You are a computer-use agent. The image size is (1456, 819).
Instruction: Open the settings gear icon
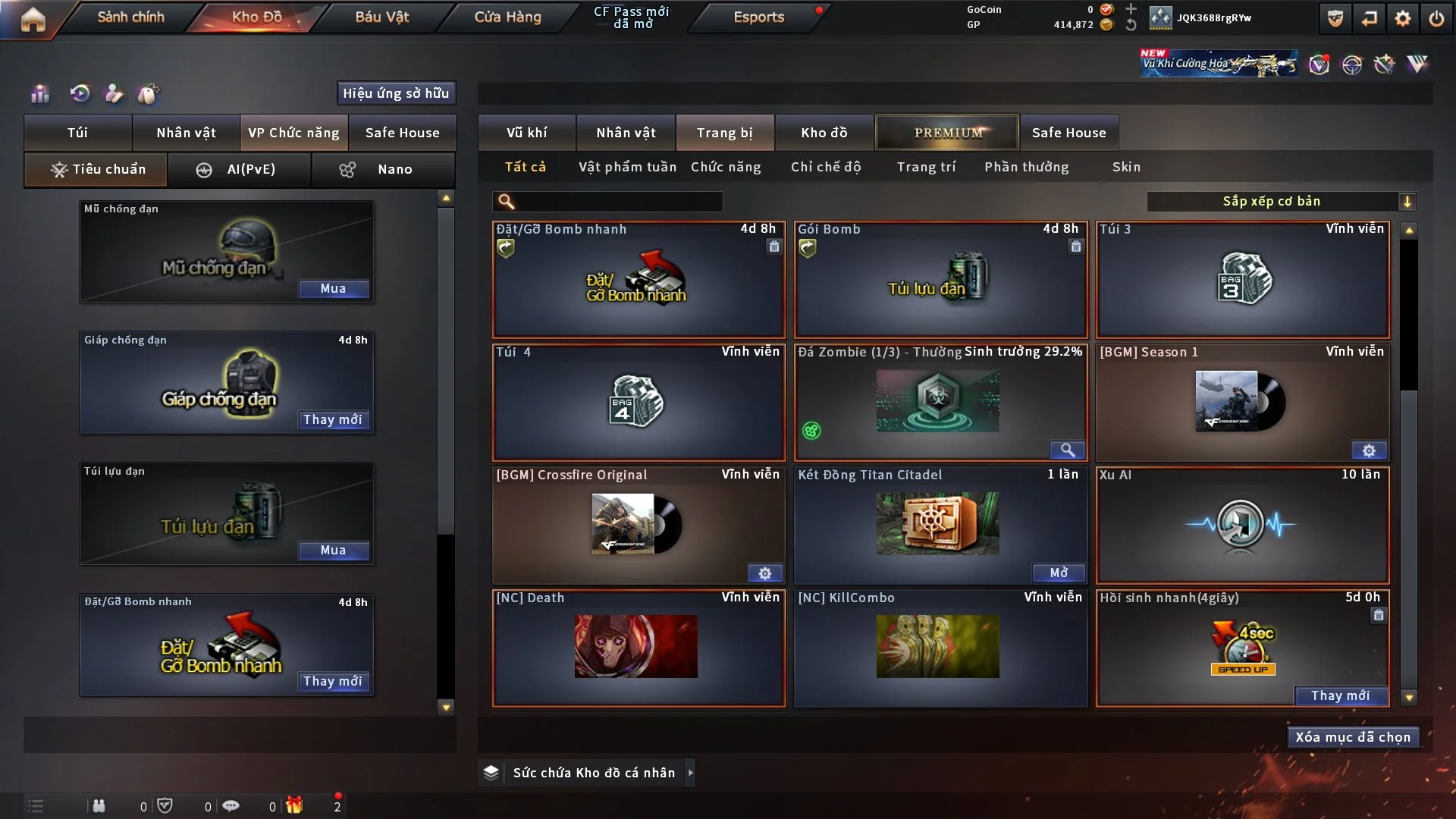tap(1402, 18)
